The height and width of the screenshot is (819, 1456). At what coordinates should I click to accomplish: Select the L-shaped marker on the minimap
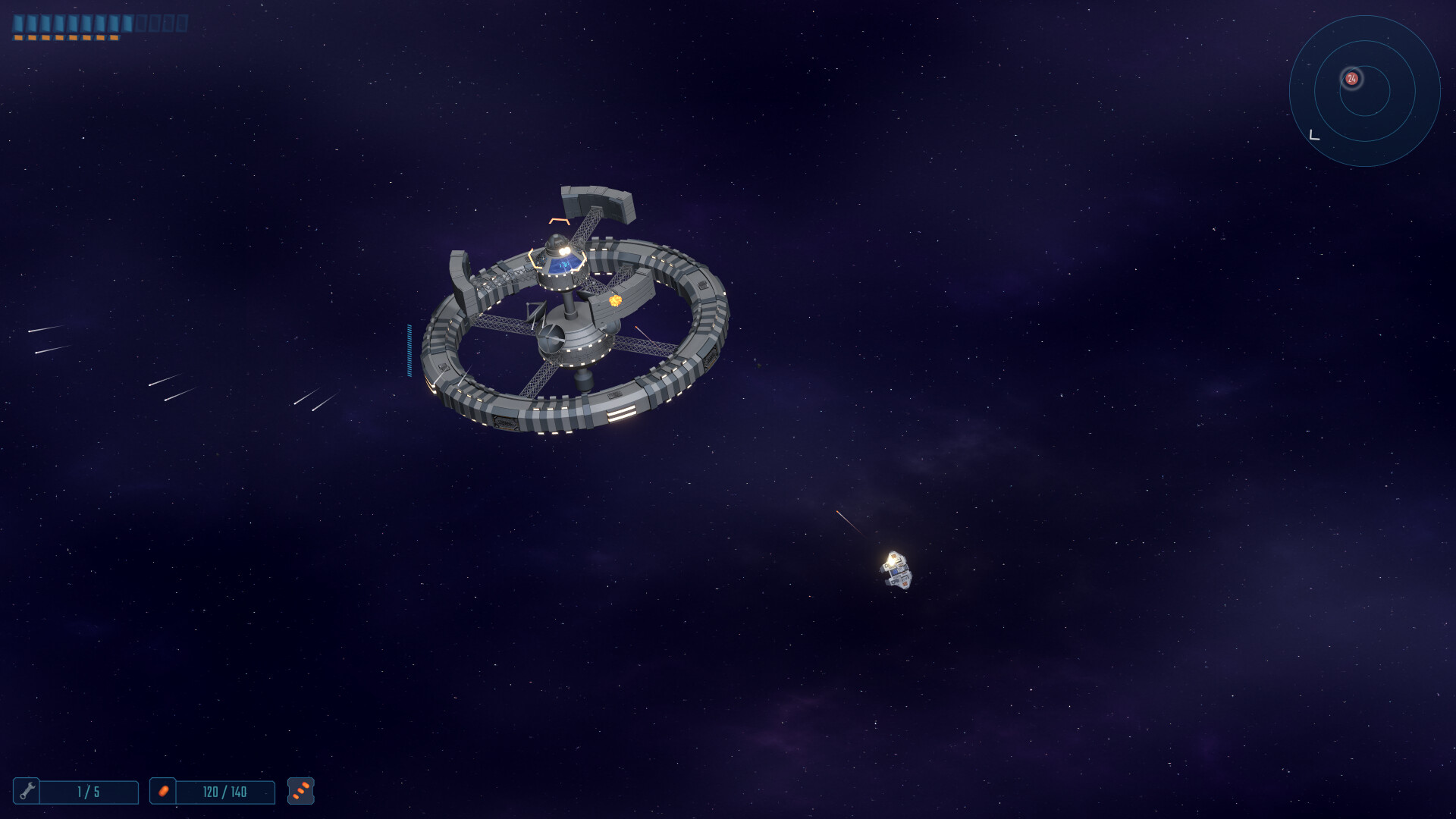point(1315,135)
